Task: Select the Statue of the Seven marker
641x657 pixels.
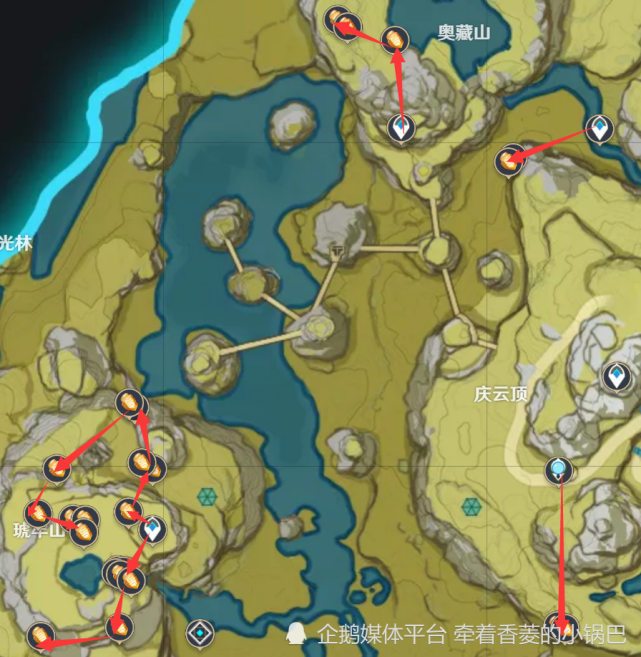Action: (x=558, y=469)
